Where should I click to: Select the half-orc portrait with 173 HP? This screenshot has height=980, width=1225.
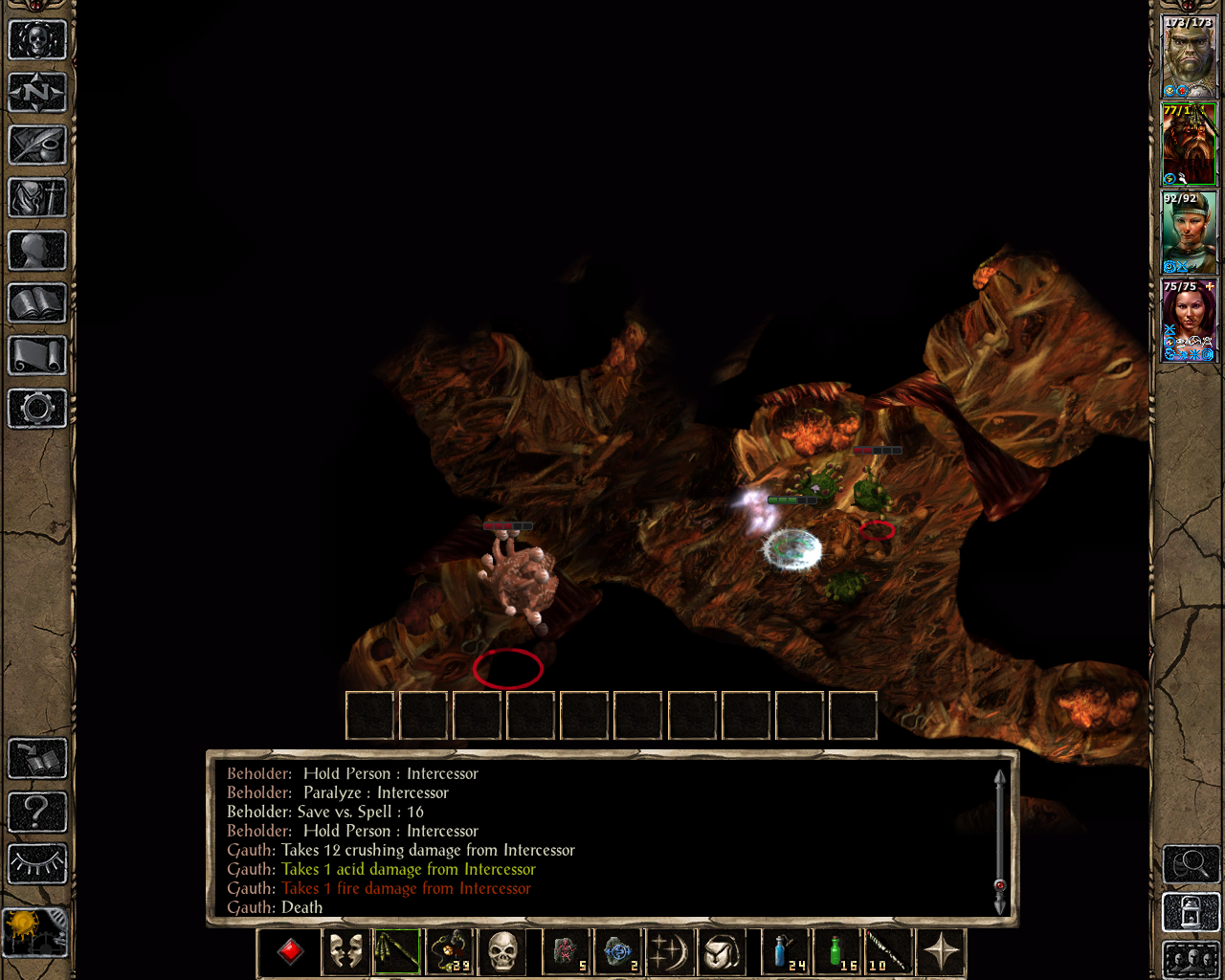point(1189,56)
